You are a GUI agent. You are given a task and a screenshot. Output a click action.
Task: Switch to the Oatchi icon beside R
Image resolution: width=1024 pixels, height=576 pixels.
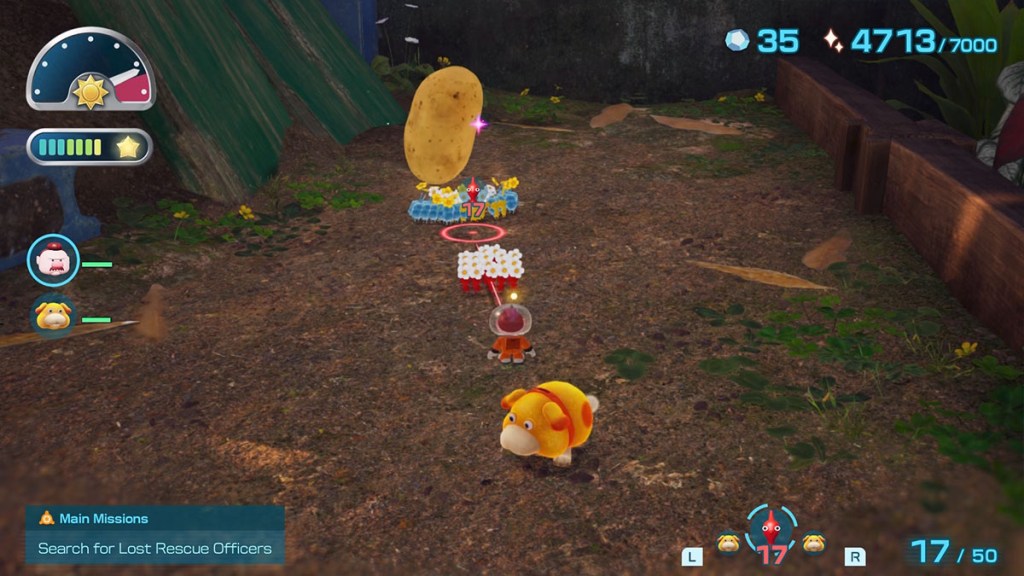pyautogui.click(x=814, y=543)
